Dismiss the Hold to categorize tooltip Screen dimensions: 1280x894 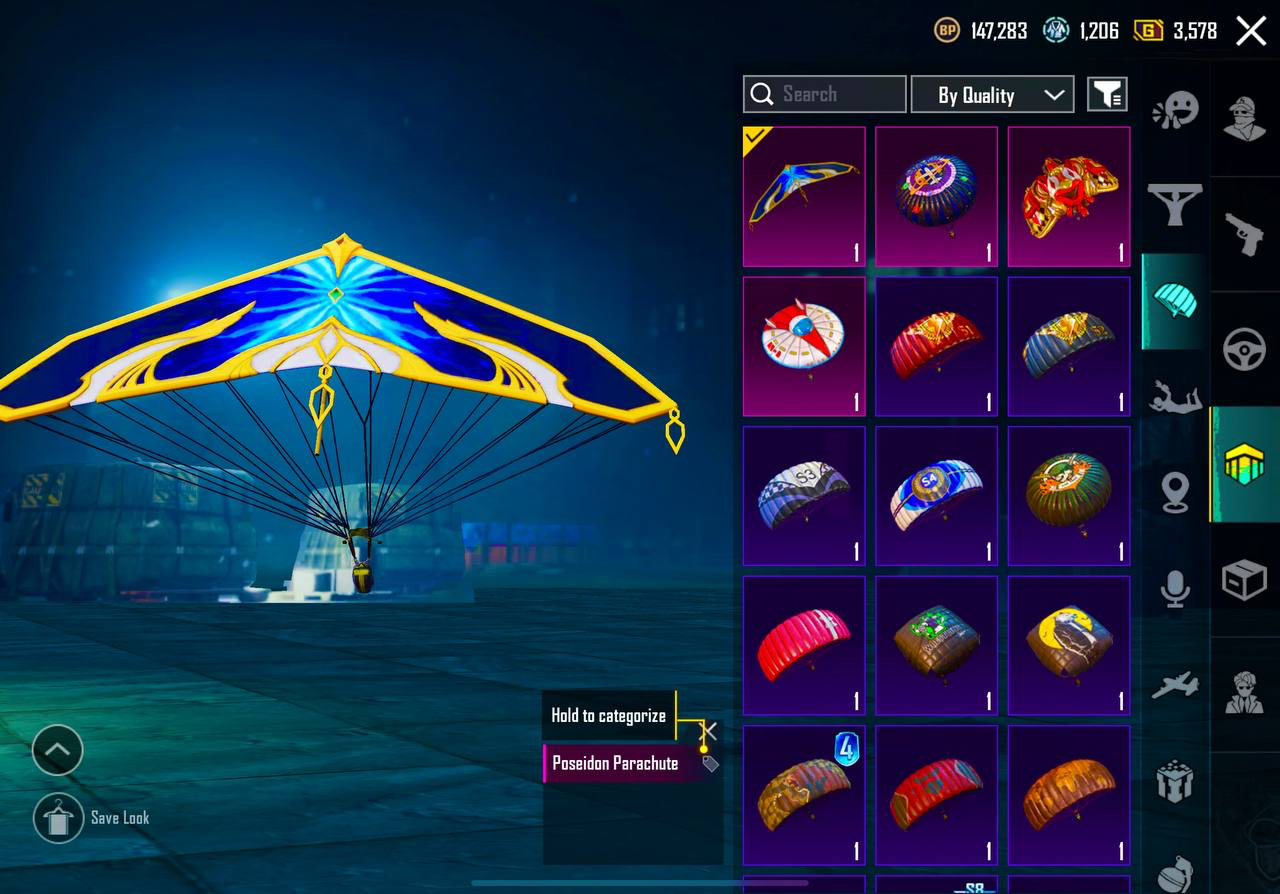point(709,731)
